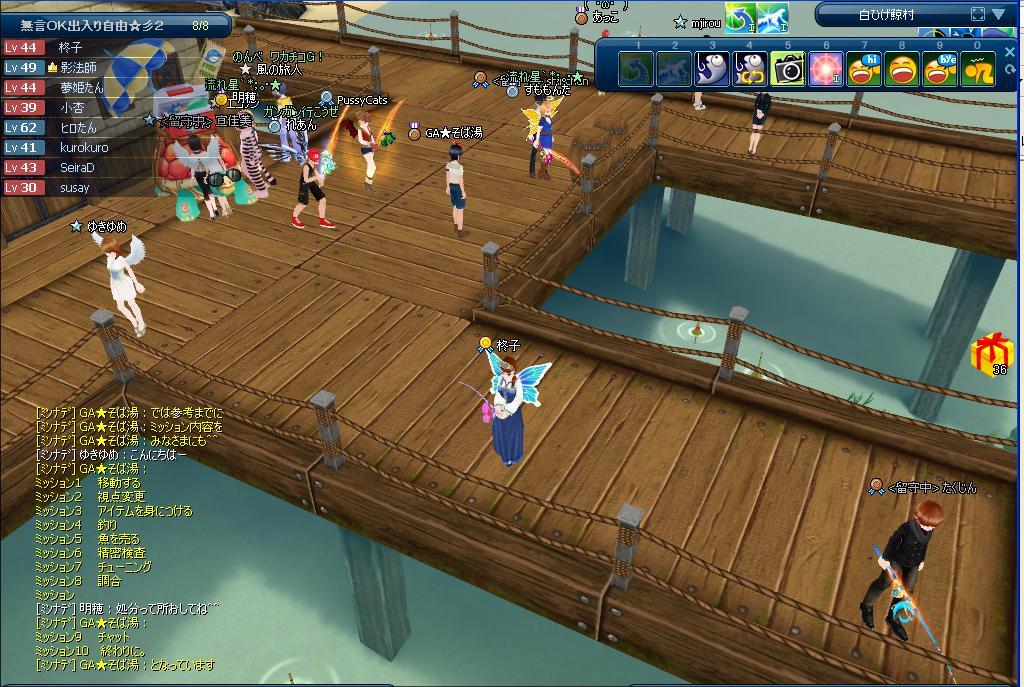
Task: Activate the fish with loop arrows skill
Action: [x=750, y=69]
